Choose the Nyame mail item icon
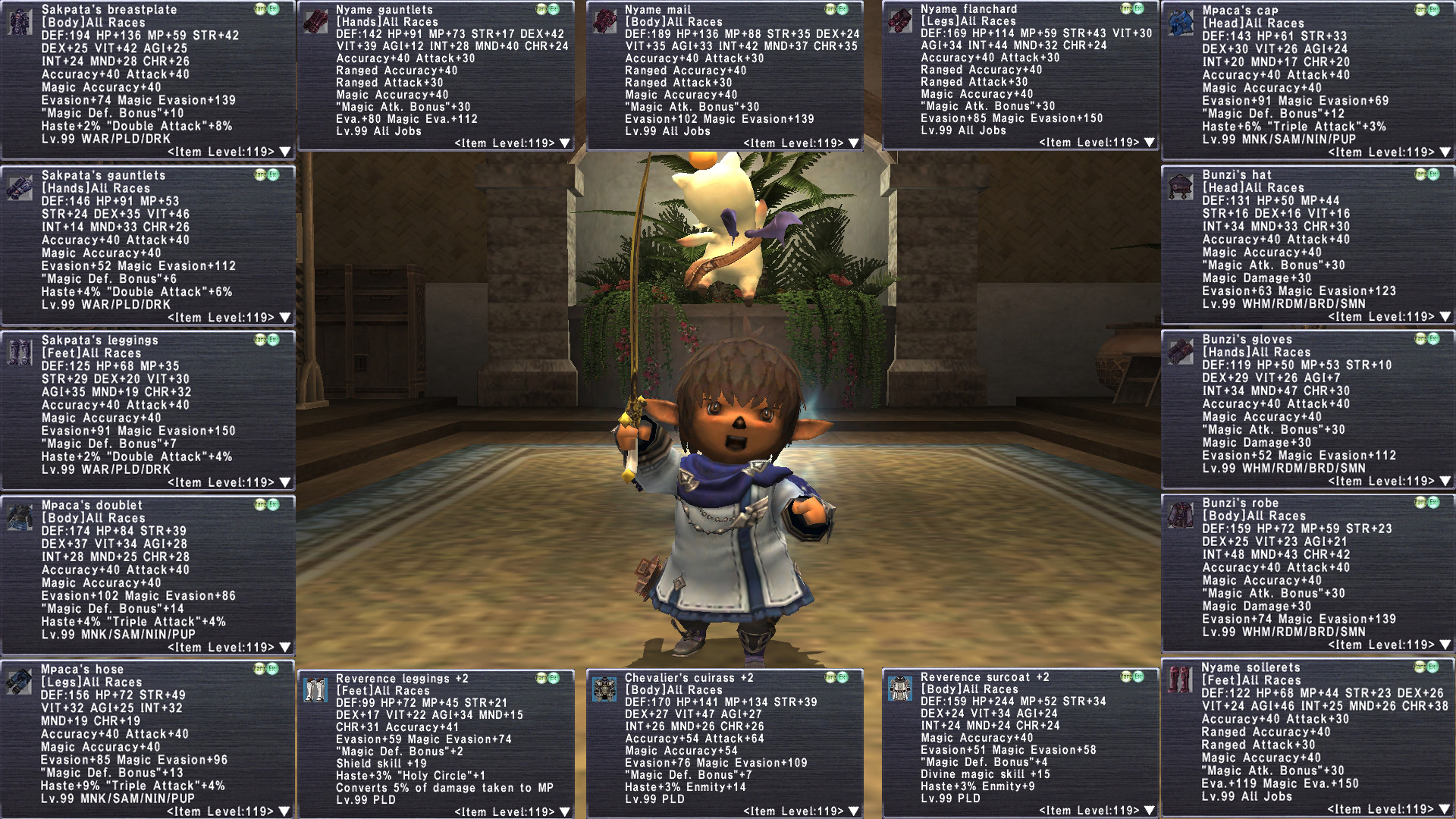Screen dimensions: 1456x819 [x=604, y=21]
